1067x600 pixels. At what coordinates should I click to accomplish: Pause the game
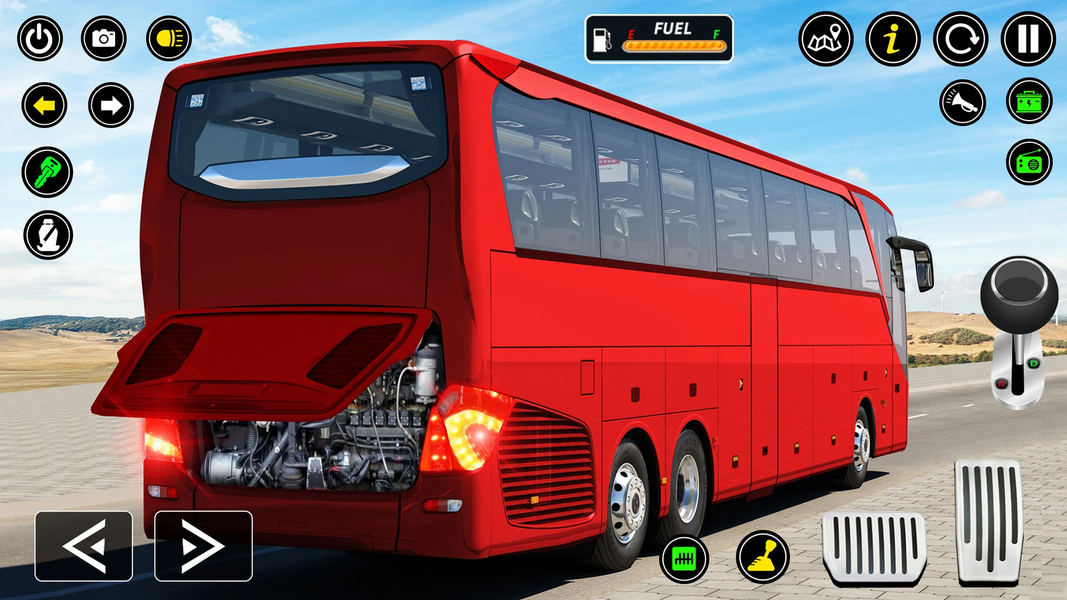click(1028, 39)
